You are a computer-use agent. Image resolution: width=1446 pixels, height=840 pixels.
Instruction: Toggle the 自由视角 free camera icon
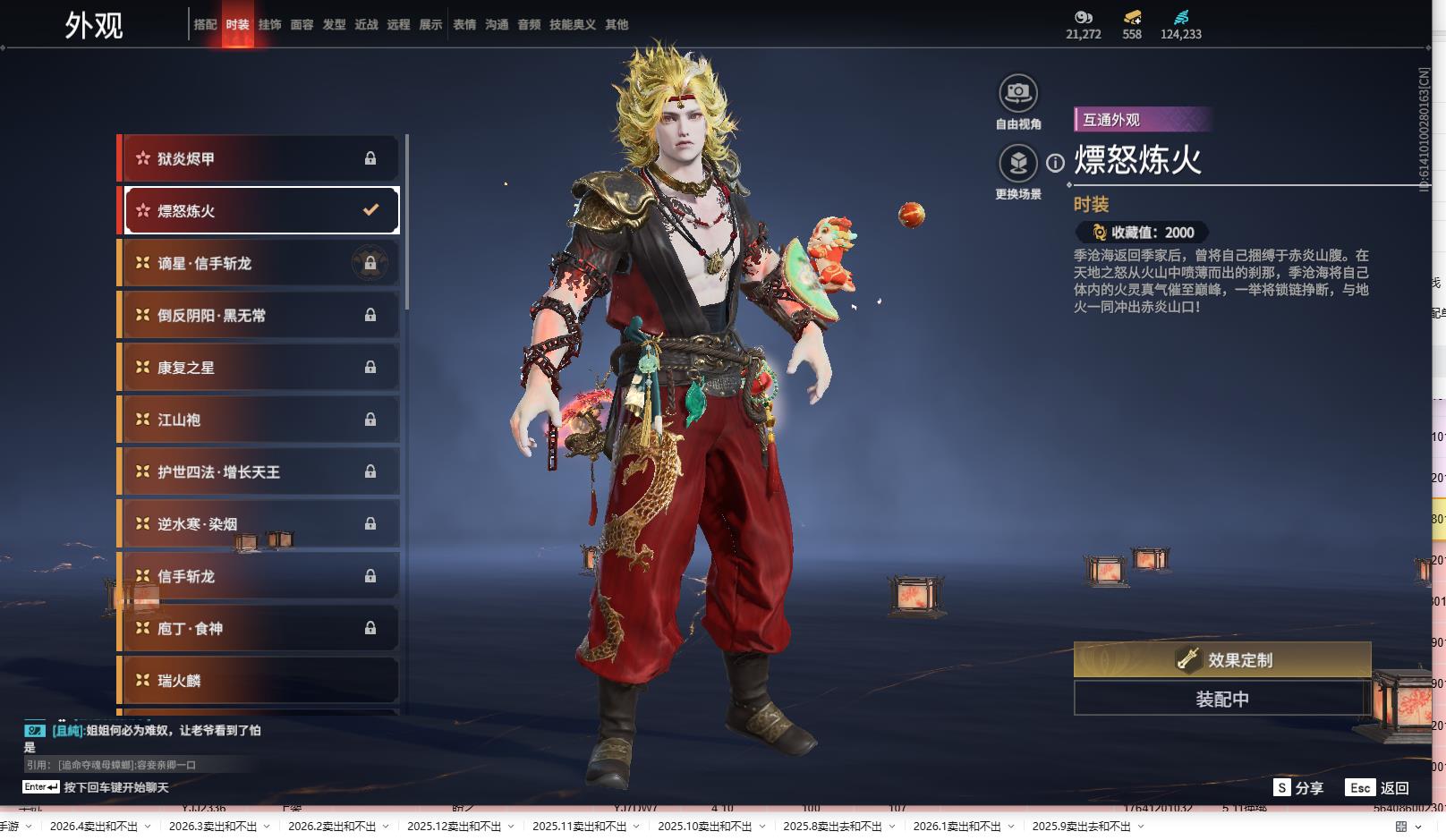1018,93
